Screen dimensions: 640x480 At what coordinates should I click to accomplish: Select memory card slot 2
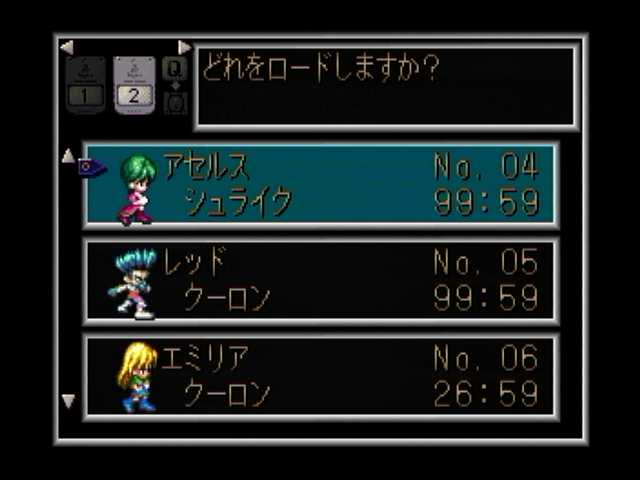133,84
